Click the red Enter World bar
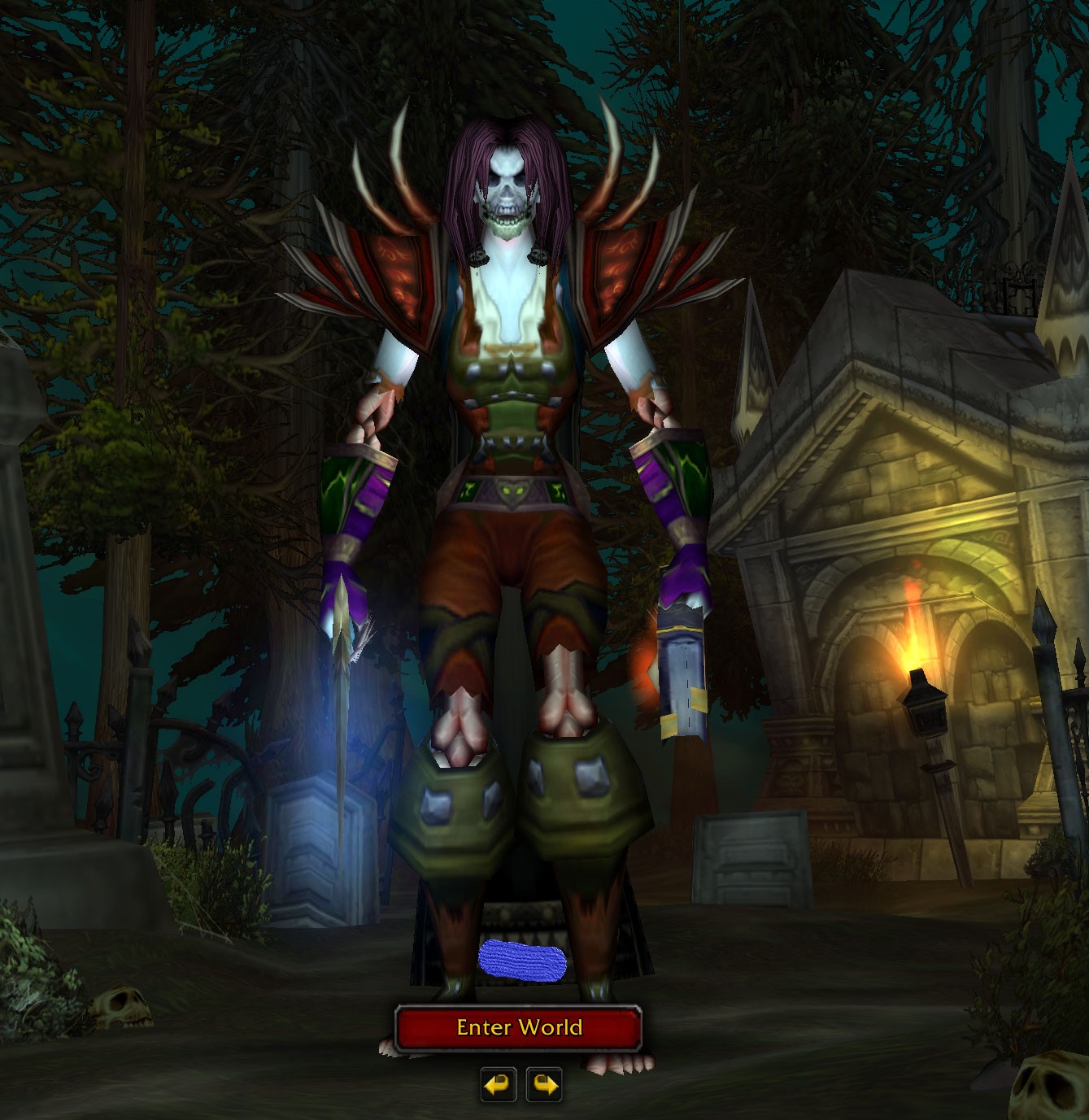Screen dimensions: 1089x1120 [x=520, y=1027]
